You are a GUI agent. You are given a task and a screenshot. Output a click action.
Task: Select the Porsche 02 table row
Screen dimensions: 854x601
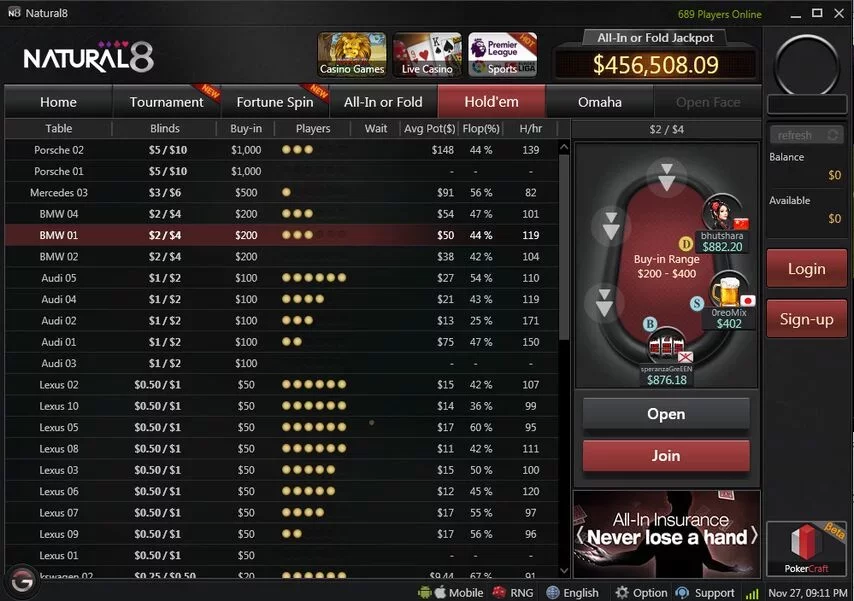59,150
